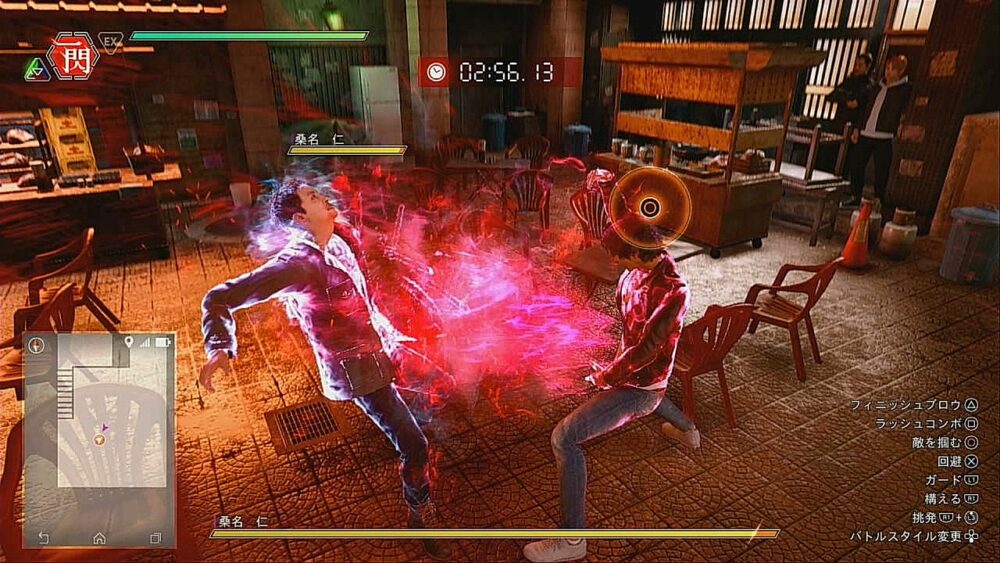Select the orange player arrow on the minimap
Screen dimensions: 1000x563
pos(99,439)
